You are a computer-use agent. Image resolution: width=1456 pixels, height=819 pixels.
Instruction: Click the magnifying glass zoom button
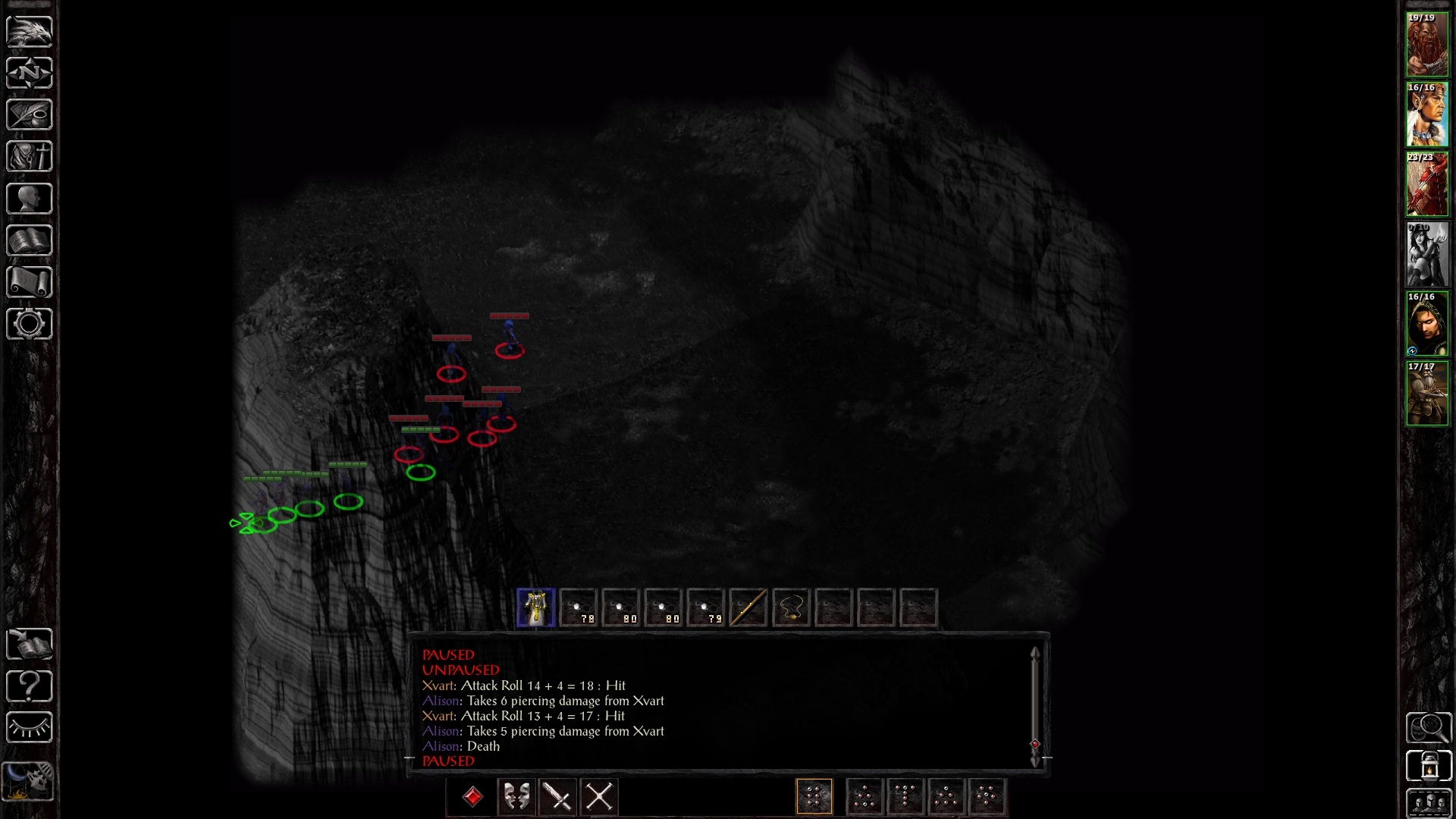(x=1429, y=728)
